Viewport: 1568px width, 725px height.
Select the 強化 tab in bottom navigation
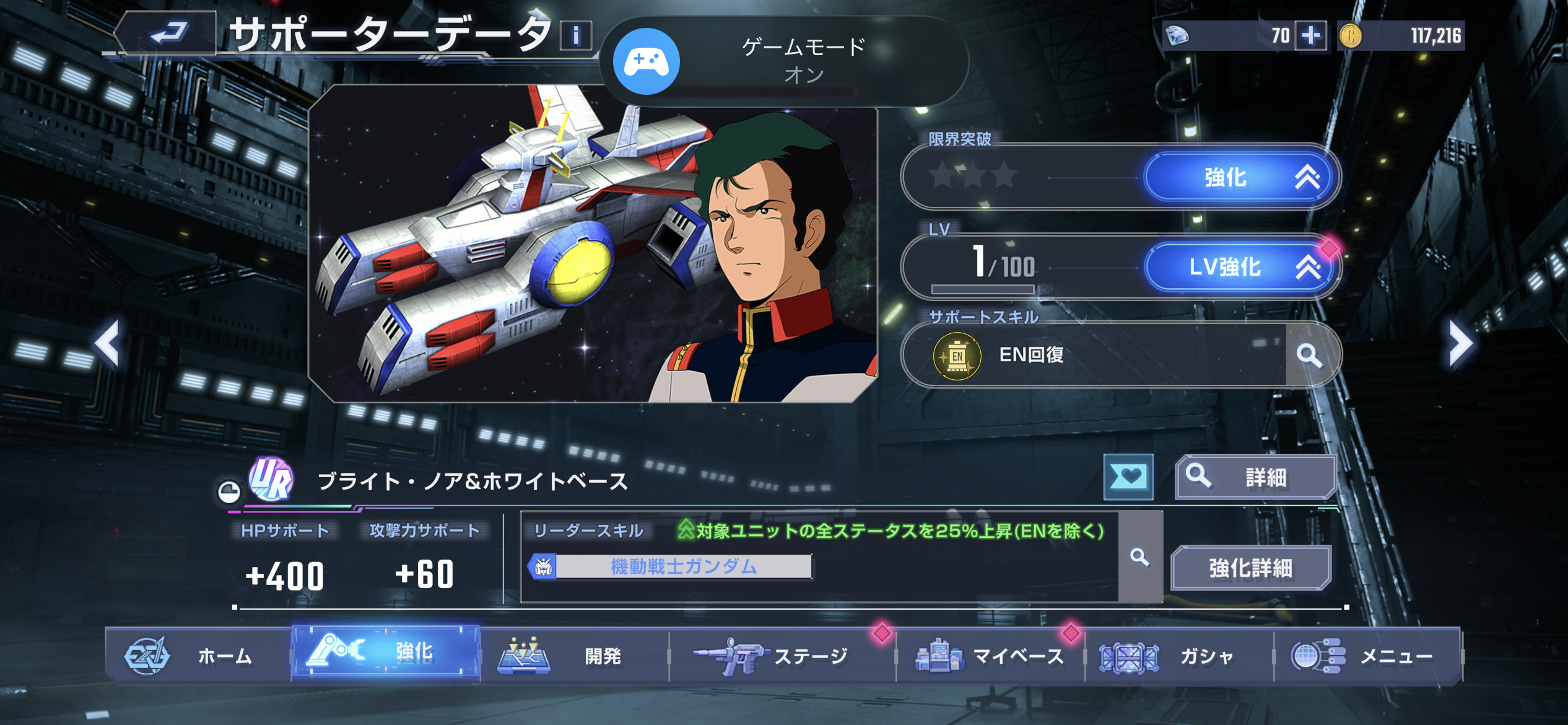pos(386,652)
